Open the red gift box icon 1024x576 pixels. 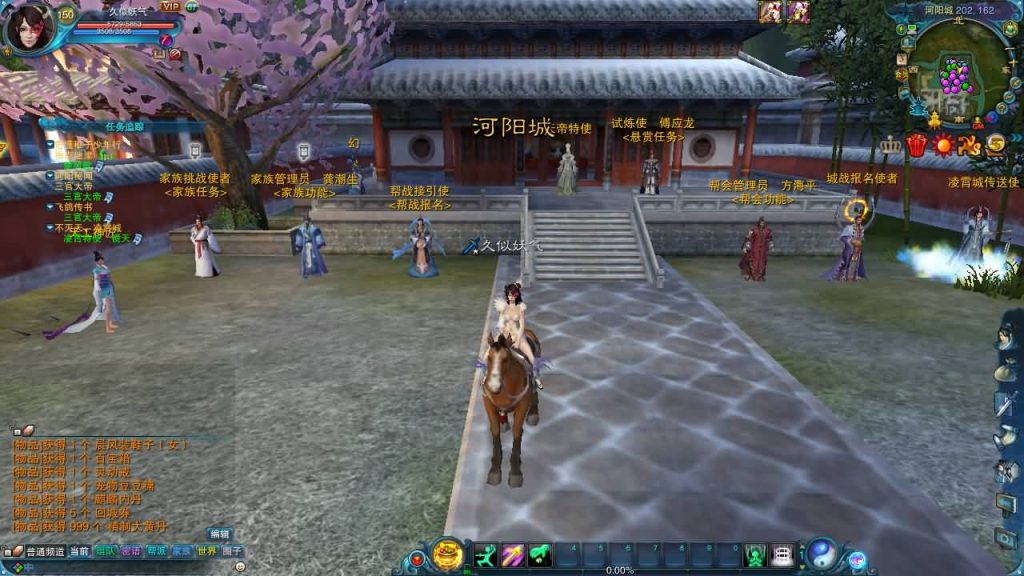click(x=916, y=146)
